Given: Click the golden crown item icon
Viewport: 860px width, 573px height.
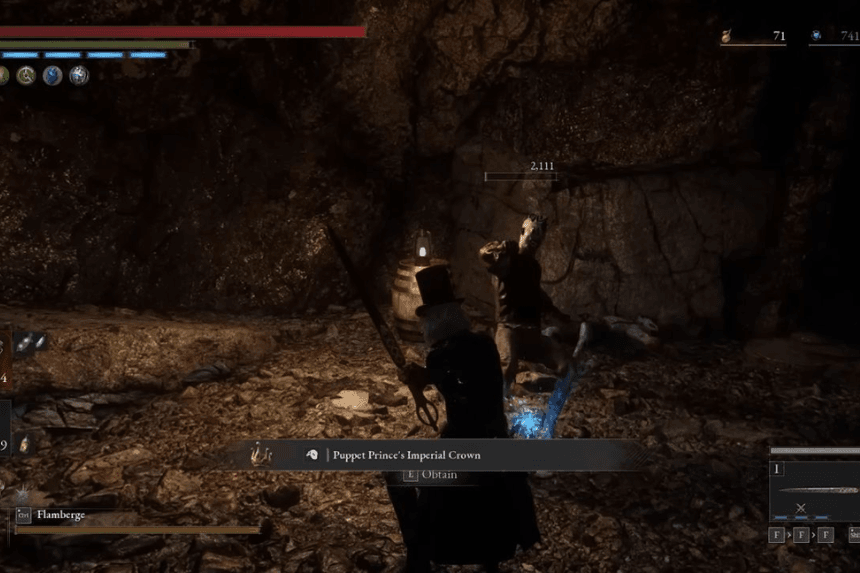Looking at the screenshot, I should pos(264,455).
